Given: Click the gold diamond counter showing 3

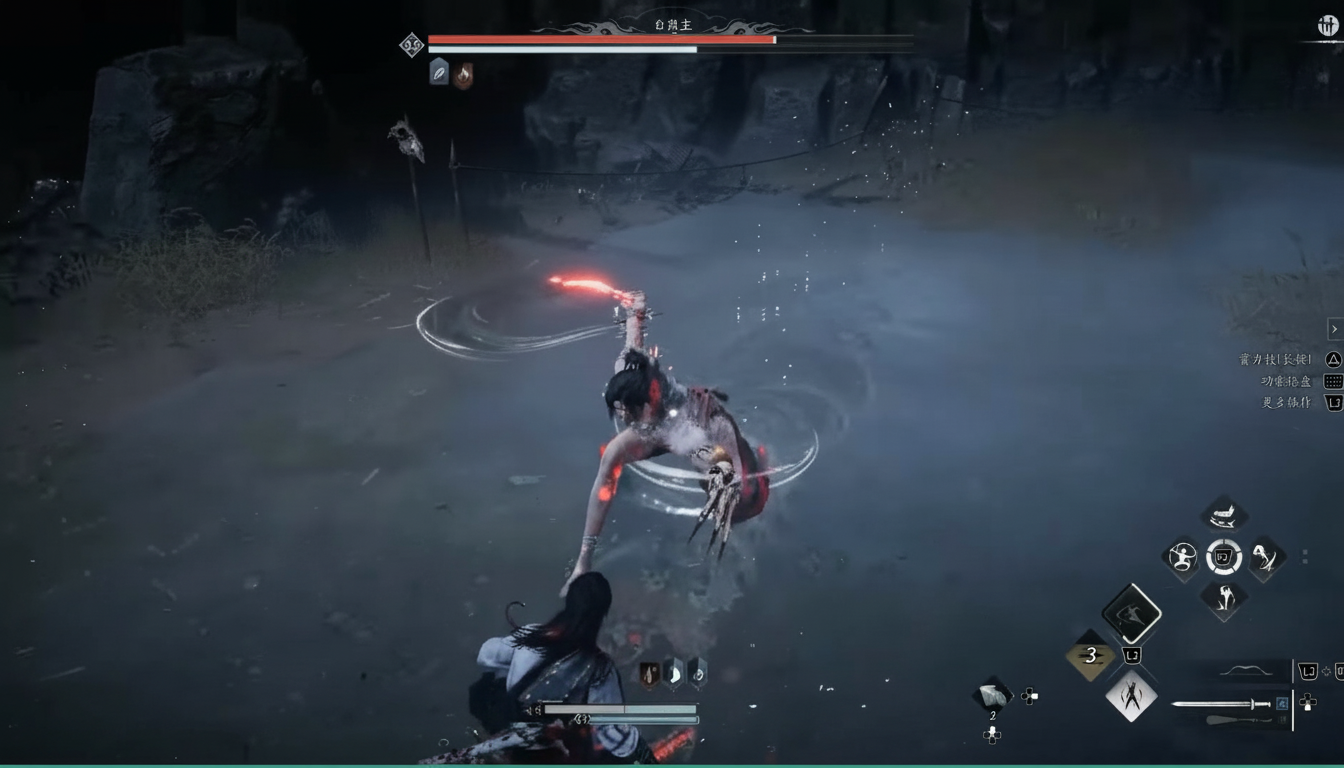Looking at the screenshot, I should tap(1091, 655).
